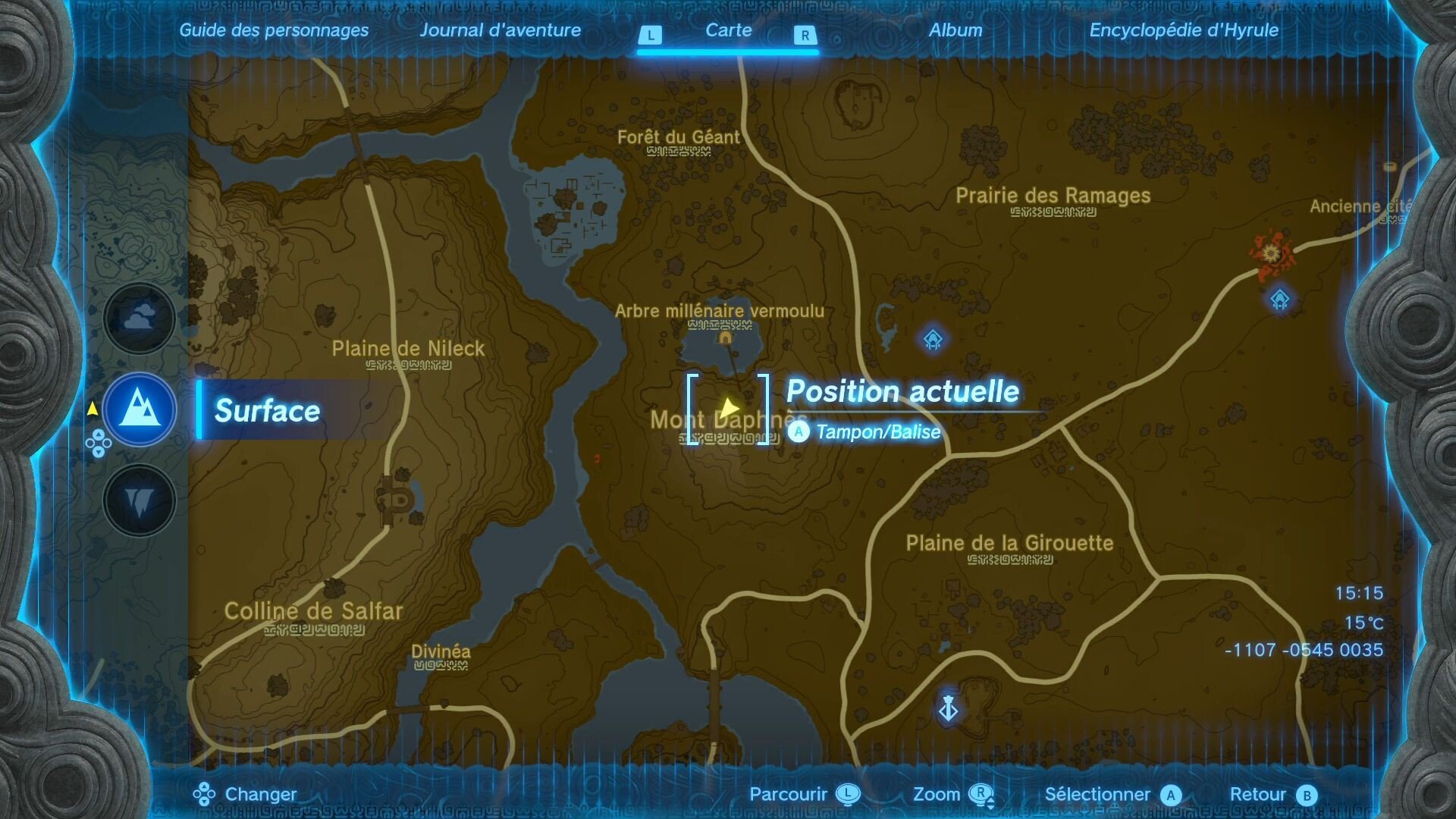Switch to the sky view cloud icon
The width and height of the screenshot is (1456, 819).
click(x=140, y=318)
